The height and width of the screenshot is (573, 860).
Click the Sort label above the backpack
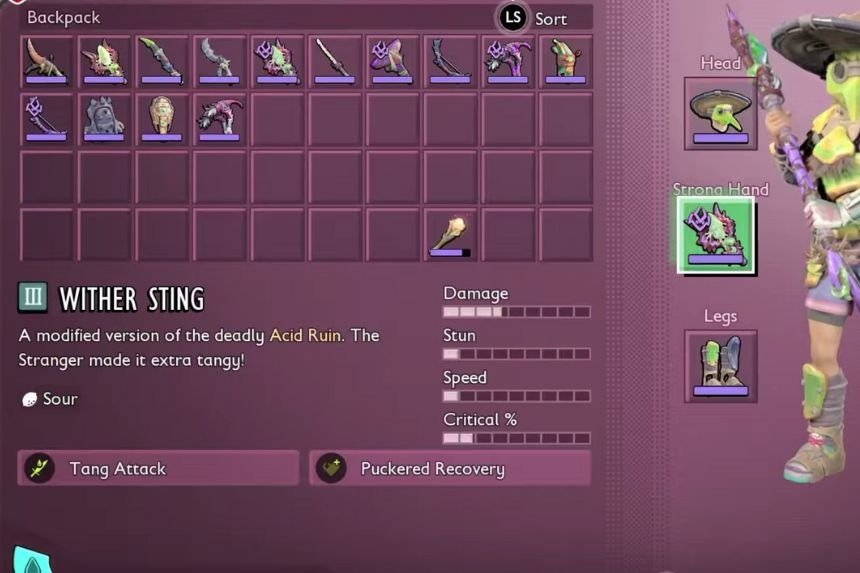point(550,19)
